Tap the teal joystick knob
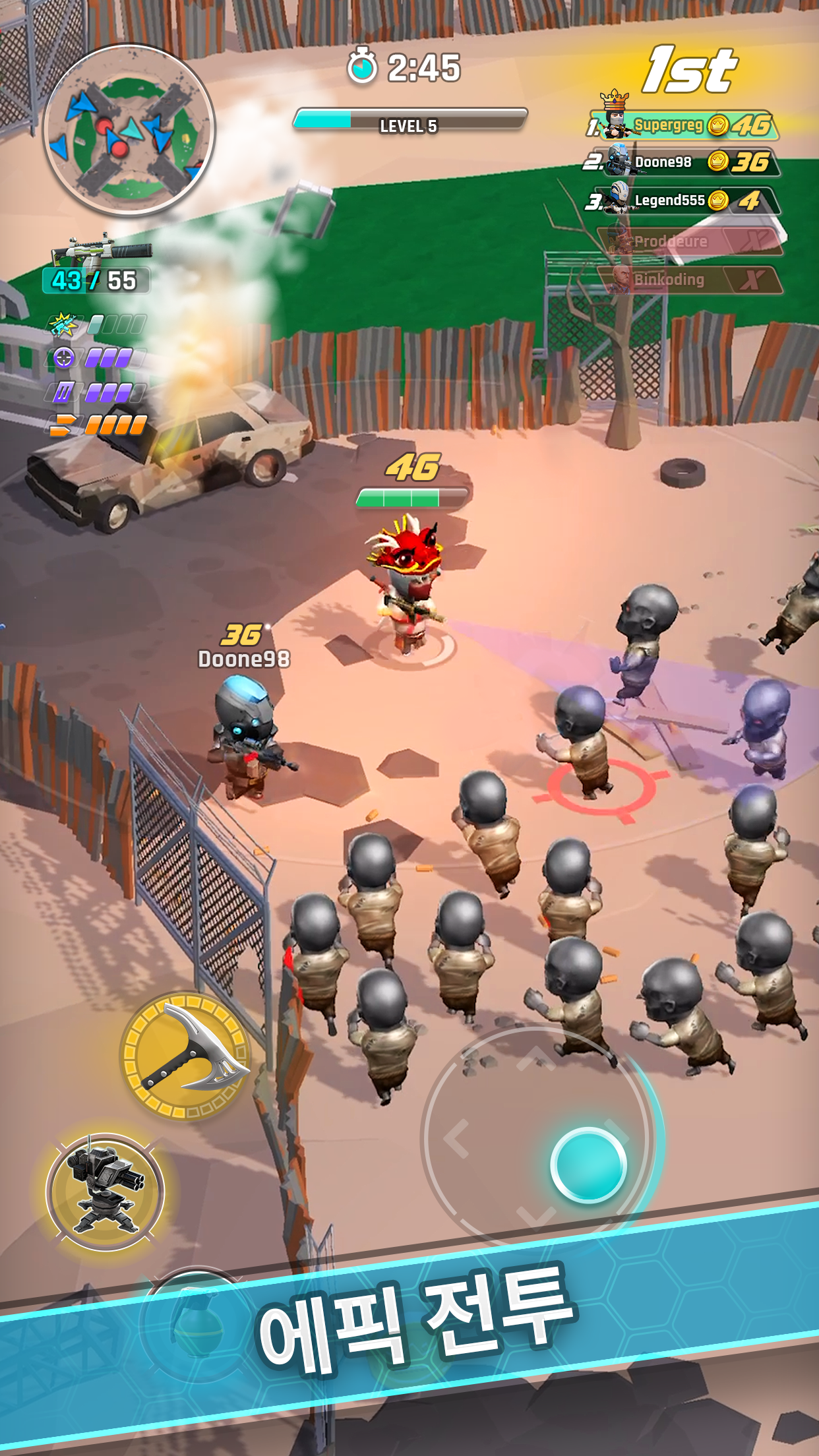The image size is (819, 1456). click(588, 1165)
